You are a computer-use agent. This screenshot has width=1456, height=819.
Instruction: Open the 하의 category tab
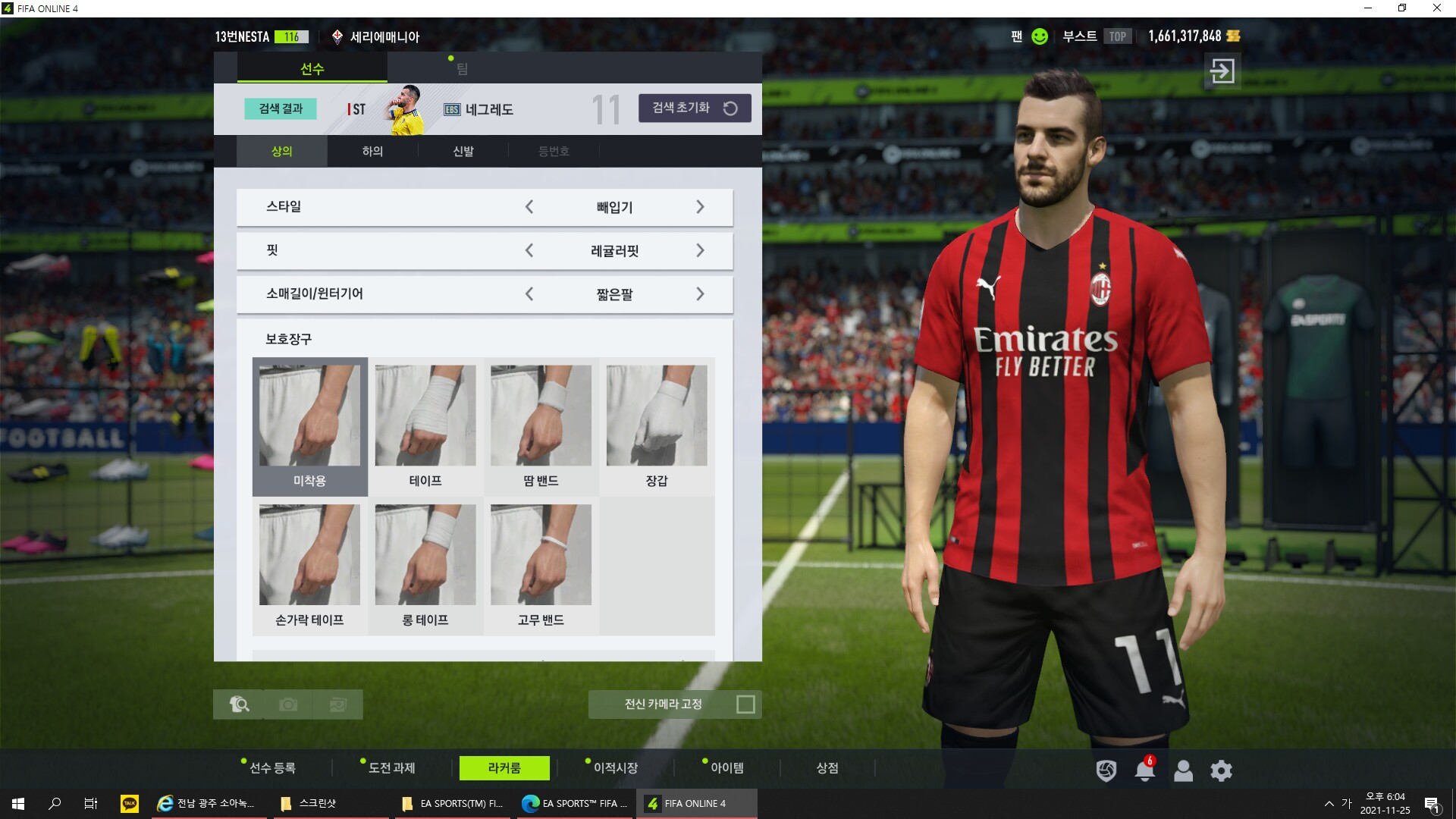click(x=372, y=152)
